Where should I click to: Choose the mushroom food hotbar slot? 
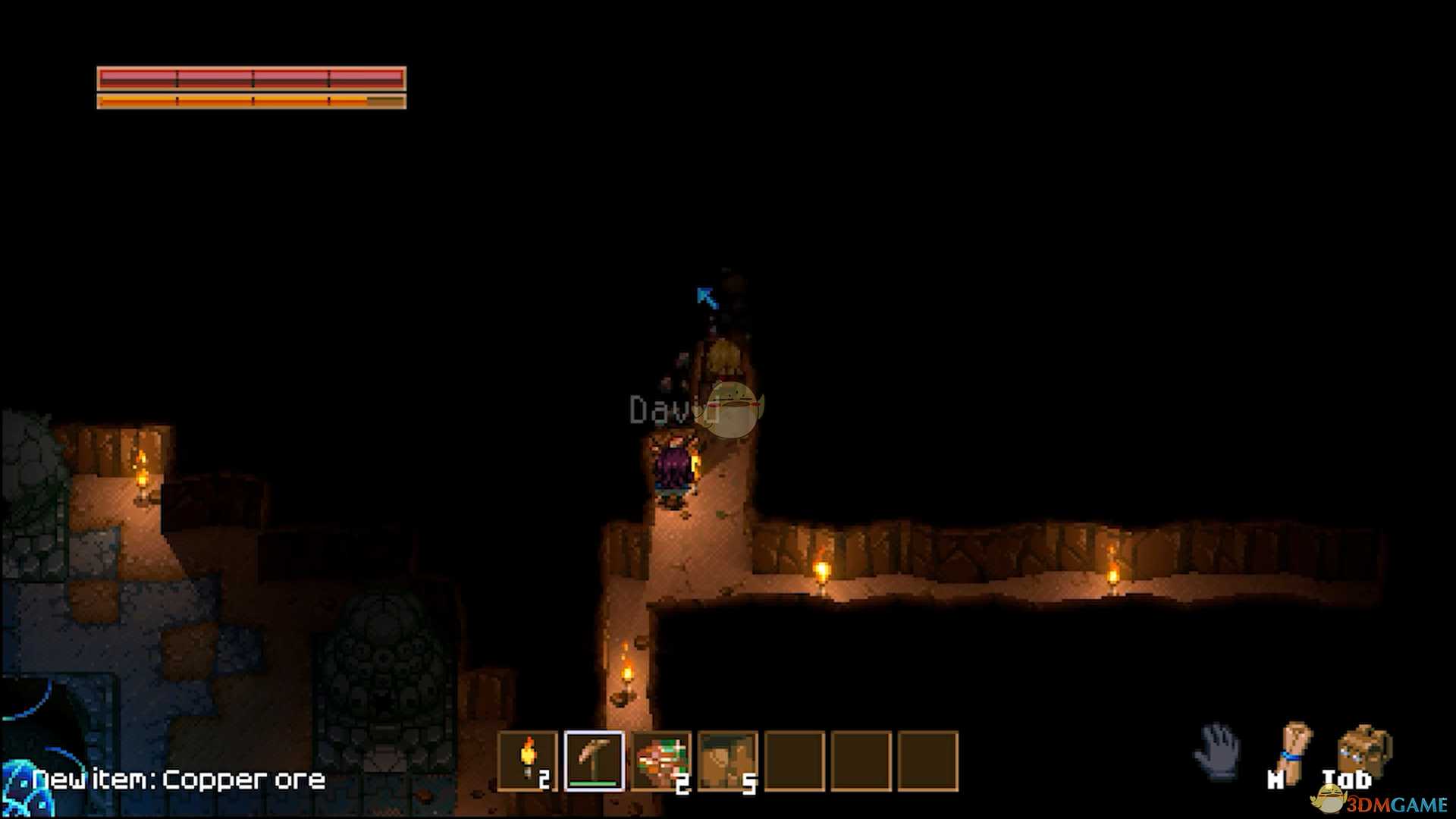click(661, 761)
